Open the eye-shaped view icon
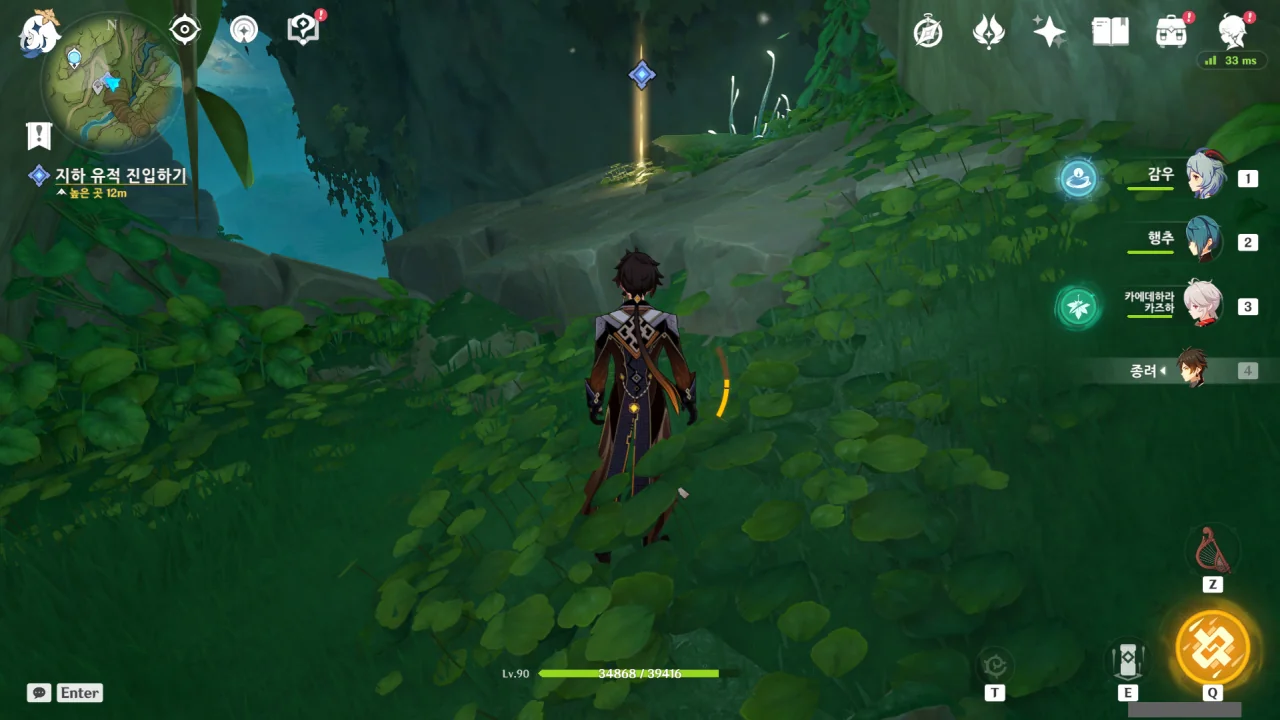1280x720 pixels. point(185,30)
